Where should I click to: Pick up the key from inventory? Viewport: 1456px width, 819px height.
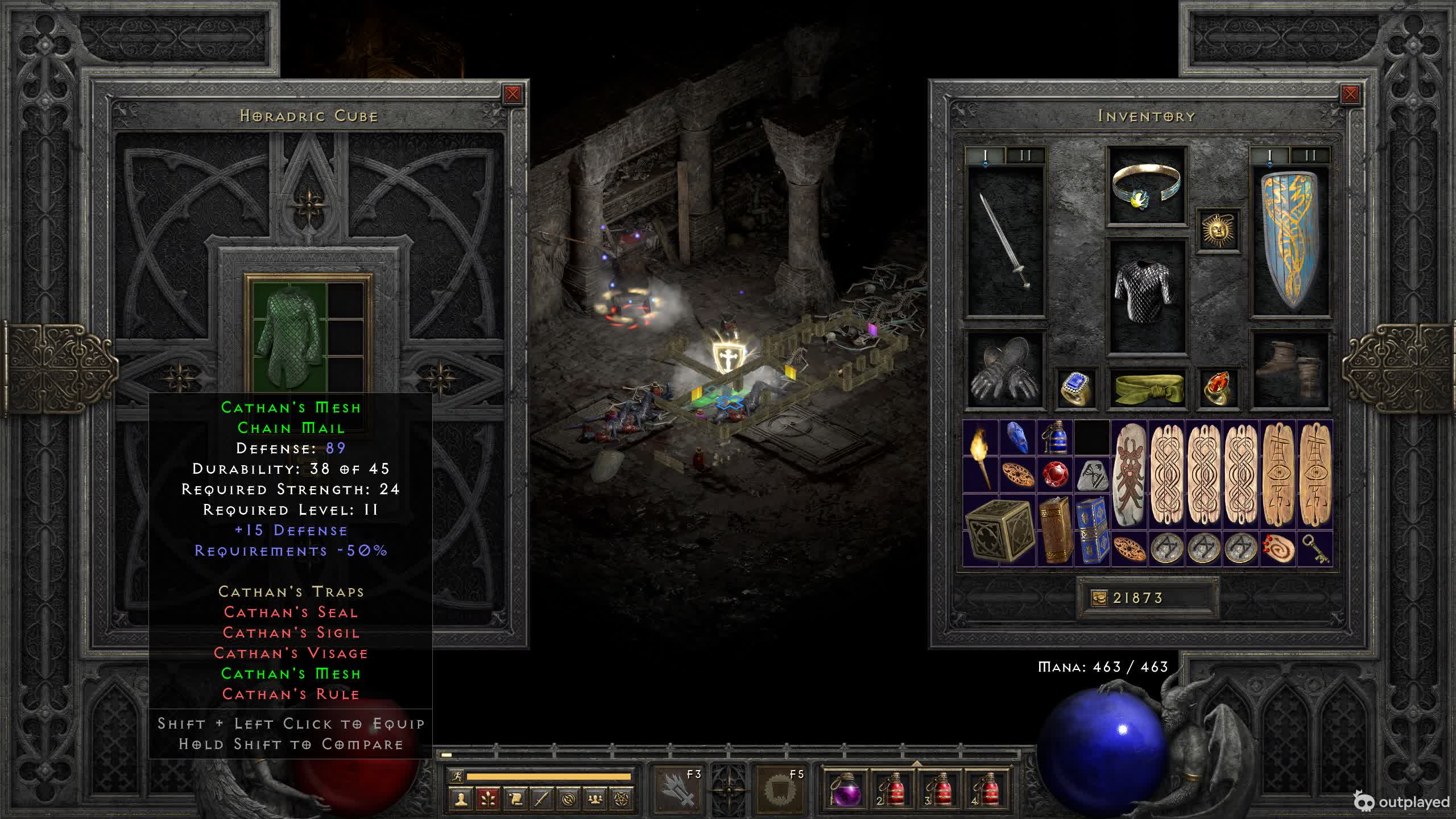[1315, 548]
